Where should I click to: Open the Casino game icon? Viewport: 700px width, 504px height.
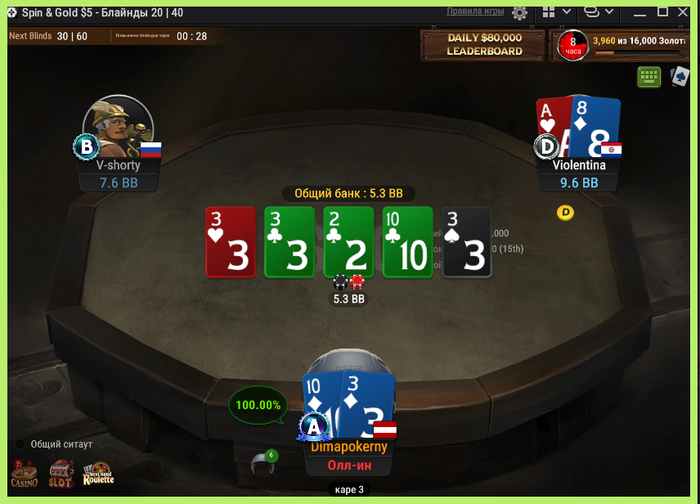tap(25, 474)
